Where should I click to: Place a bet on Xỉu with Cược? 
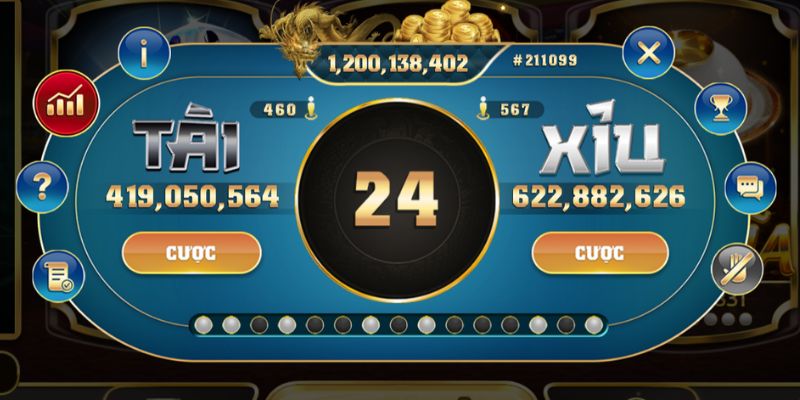point(600,253)
